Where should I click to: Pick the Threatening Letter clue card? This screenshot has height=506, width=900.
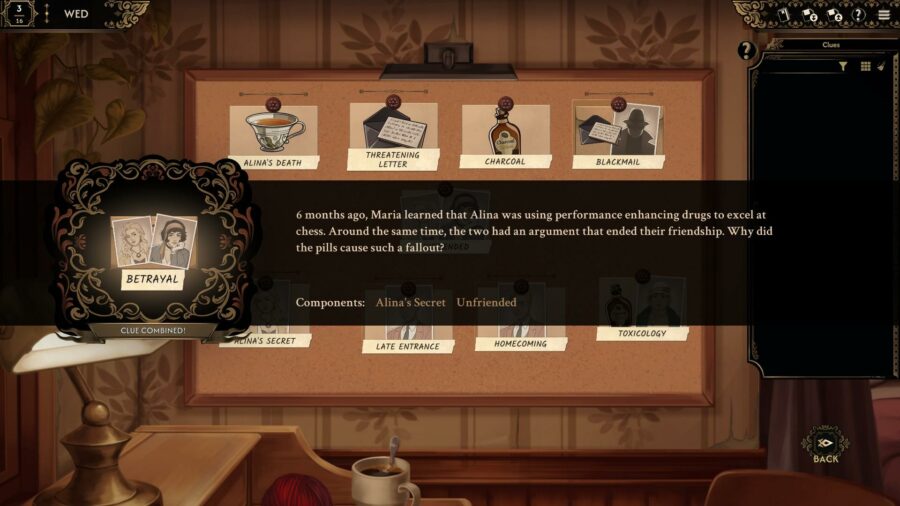click(393, 135)
